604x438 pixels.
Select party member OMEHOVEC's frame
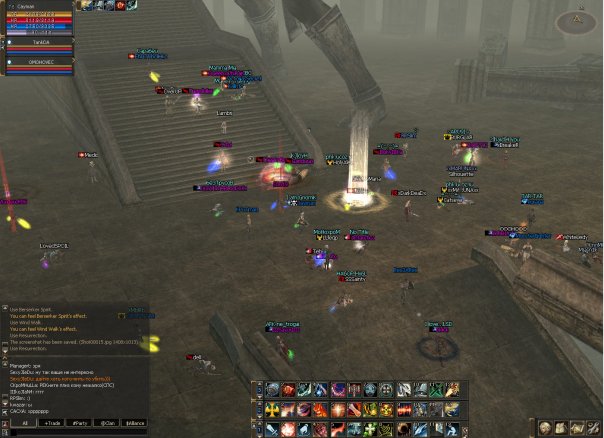pos(40,62)
